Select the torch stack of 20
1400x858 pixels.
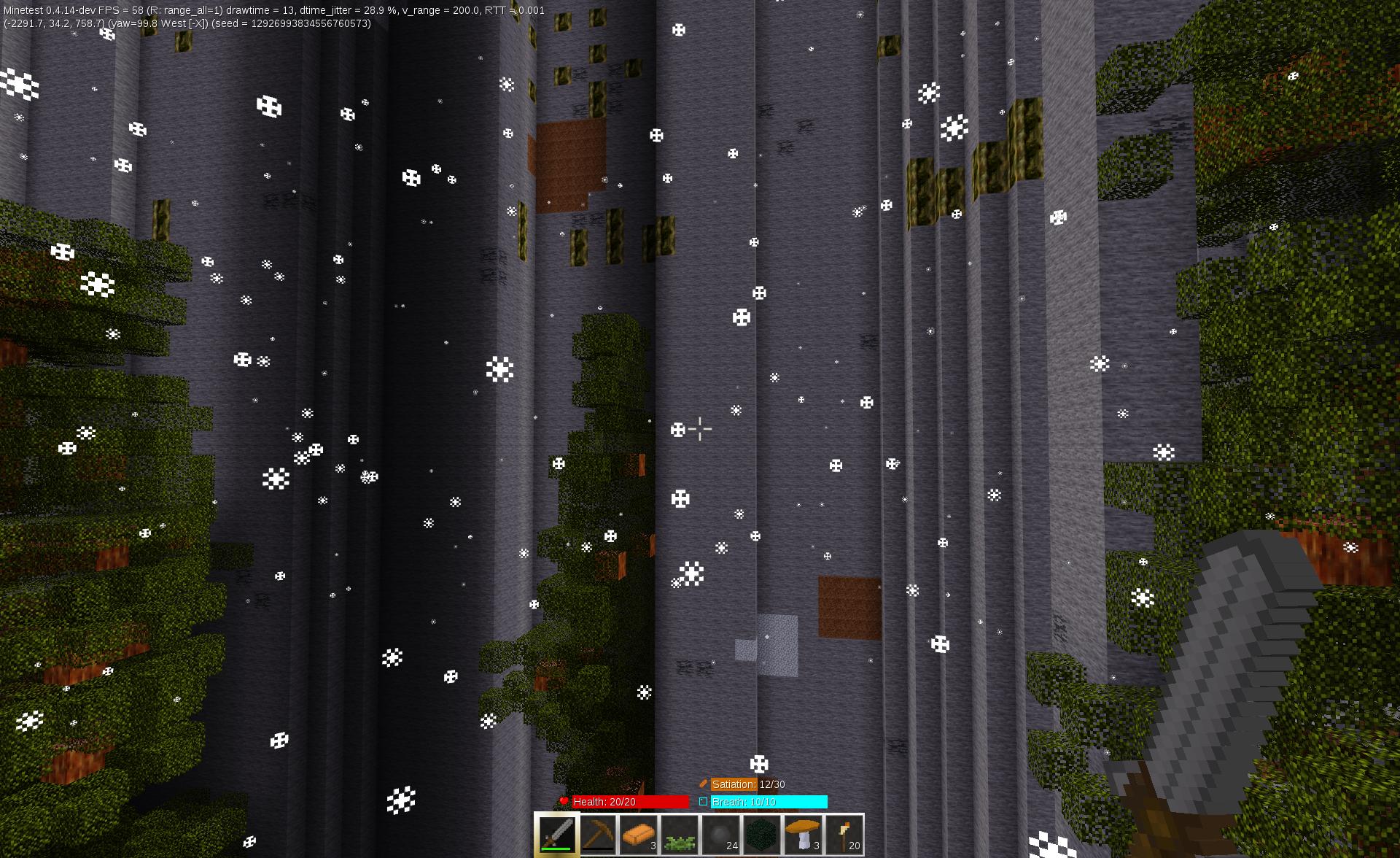point(844,833)
